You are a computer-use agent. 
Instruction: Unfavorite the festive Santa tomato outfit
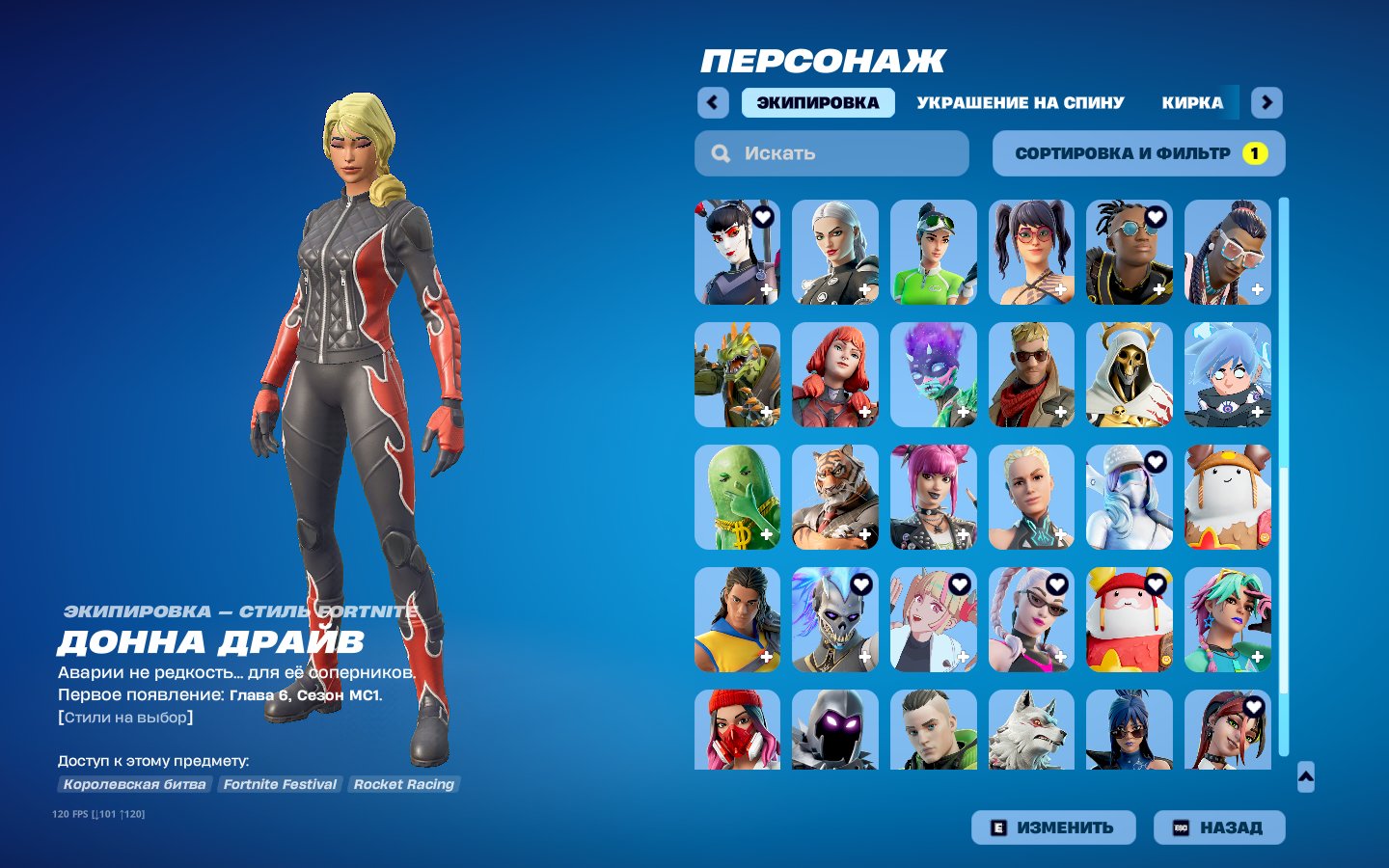tap(1154, 583)
